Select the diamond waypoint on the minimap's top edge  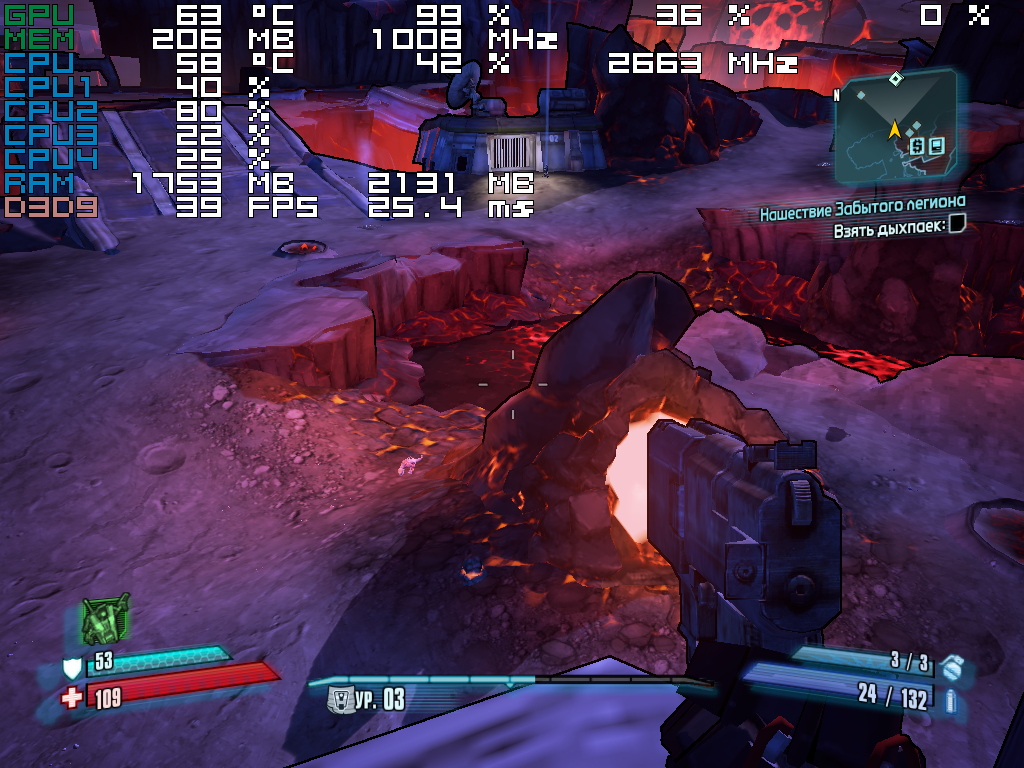click(896, 78)
